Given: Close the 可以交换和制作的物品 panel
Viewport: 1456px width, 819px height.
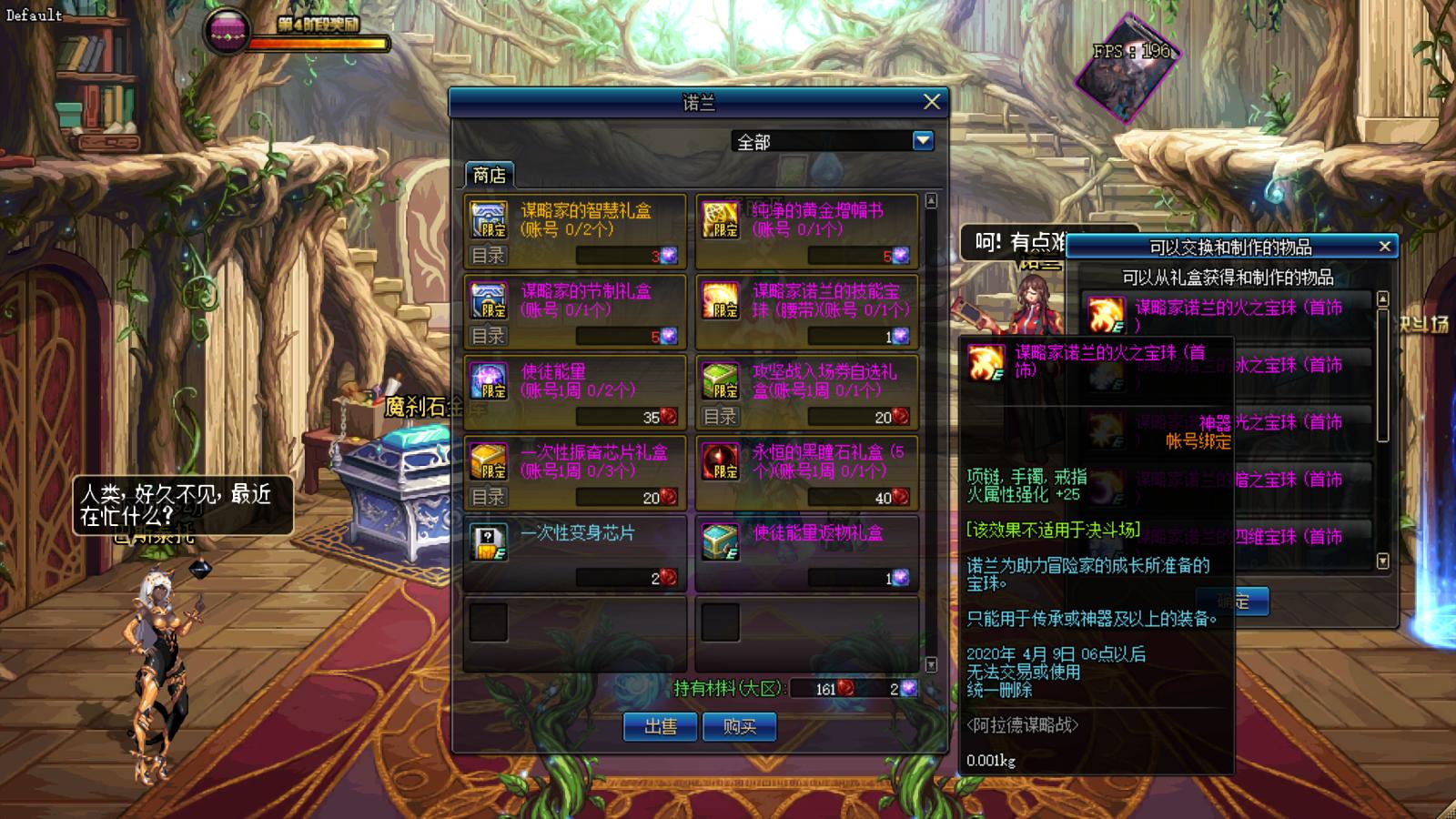Looking at the screenshot, I should tap(1384, 247).
